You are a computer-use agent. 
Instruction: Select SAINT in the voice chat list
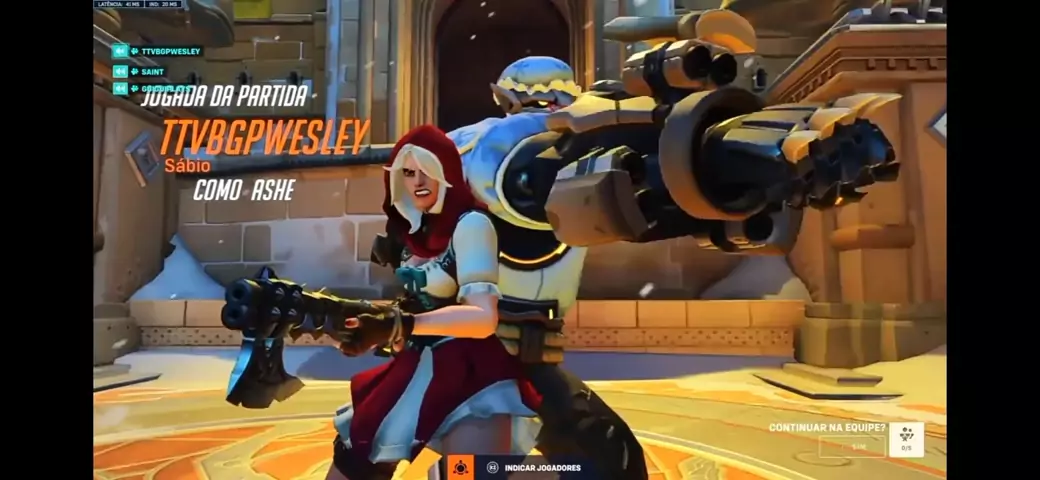coord(153,71)
